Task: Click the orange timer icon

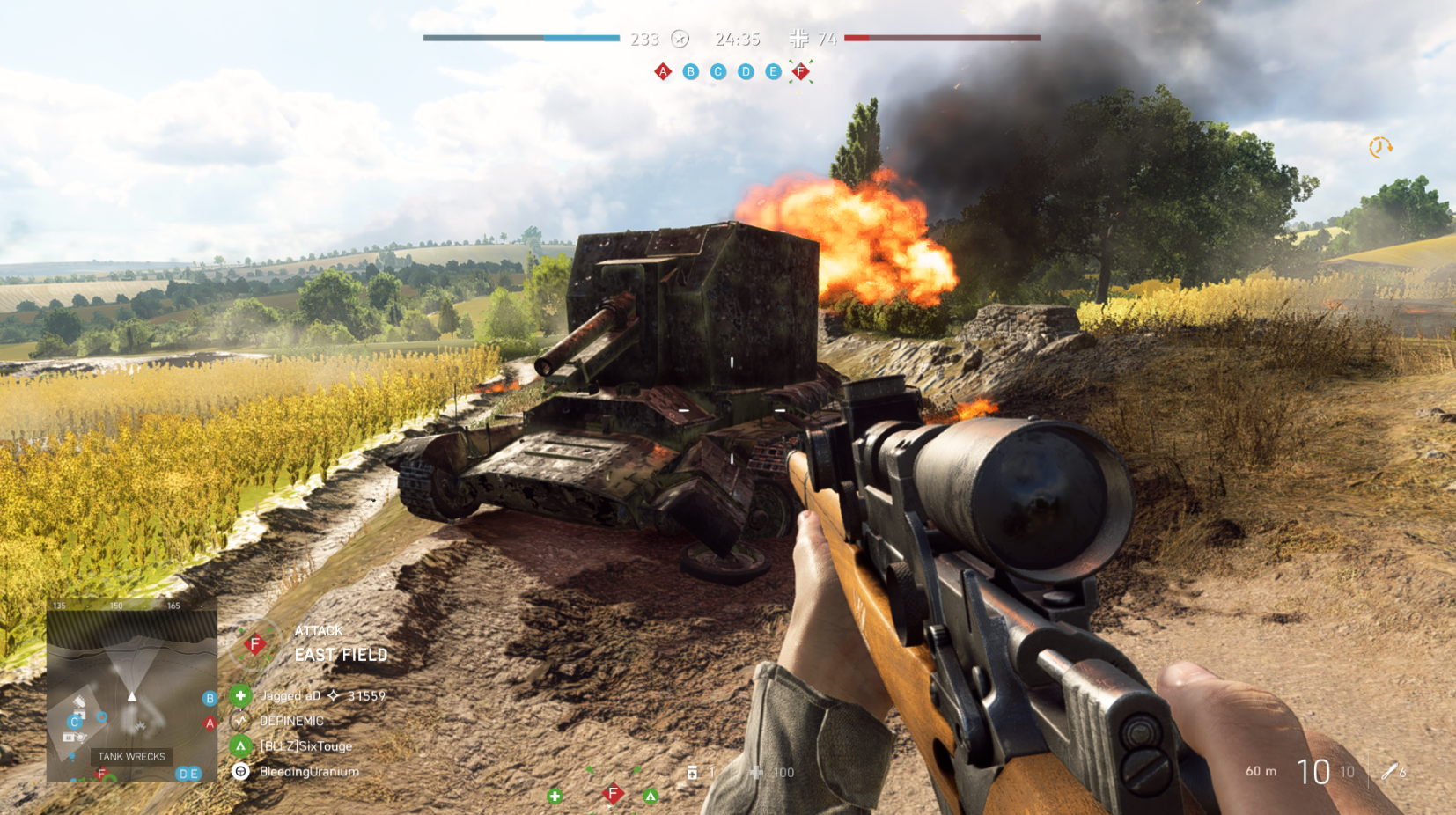Action: point(1379,148)
